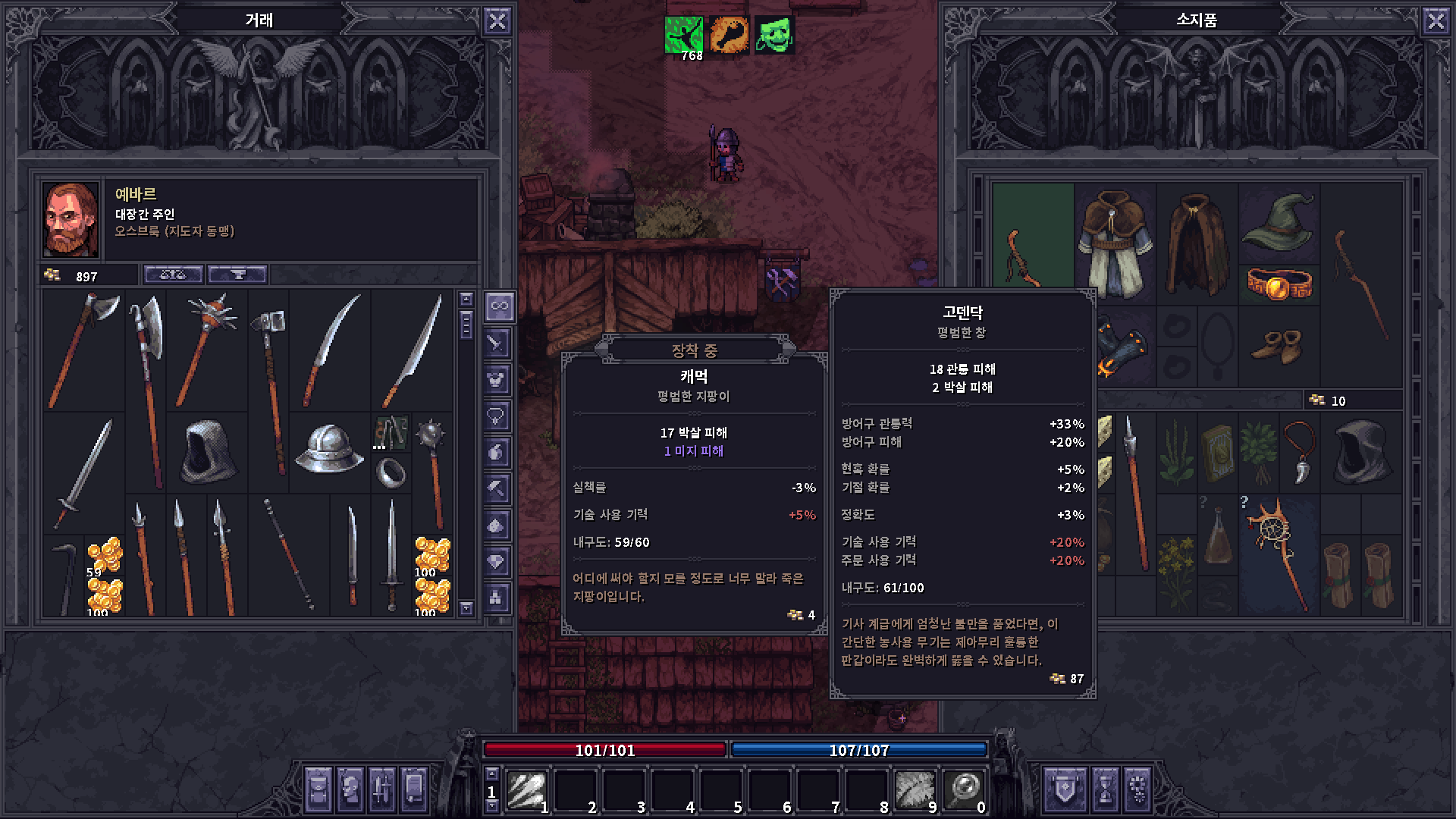Image resolution: width=1456 pixels, height=819 pixels.
Task: Show all item categories filter
Action: [x=499, y=306]
